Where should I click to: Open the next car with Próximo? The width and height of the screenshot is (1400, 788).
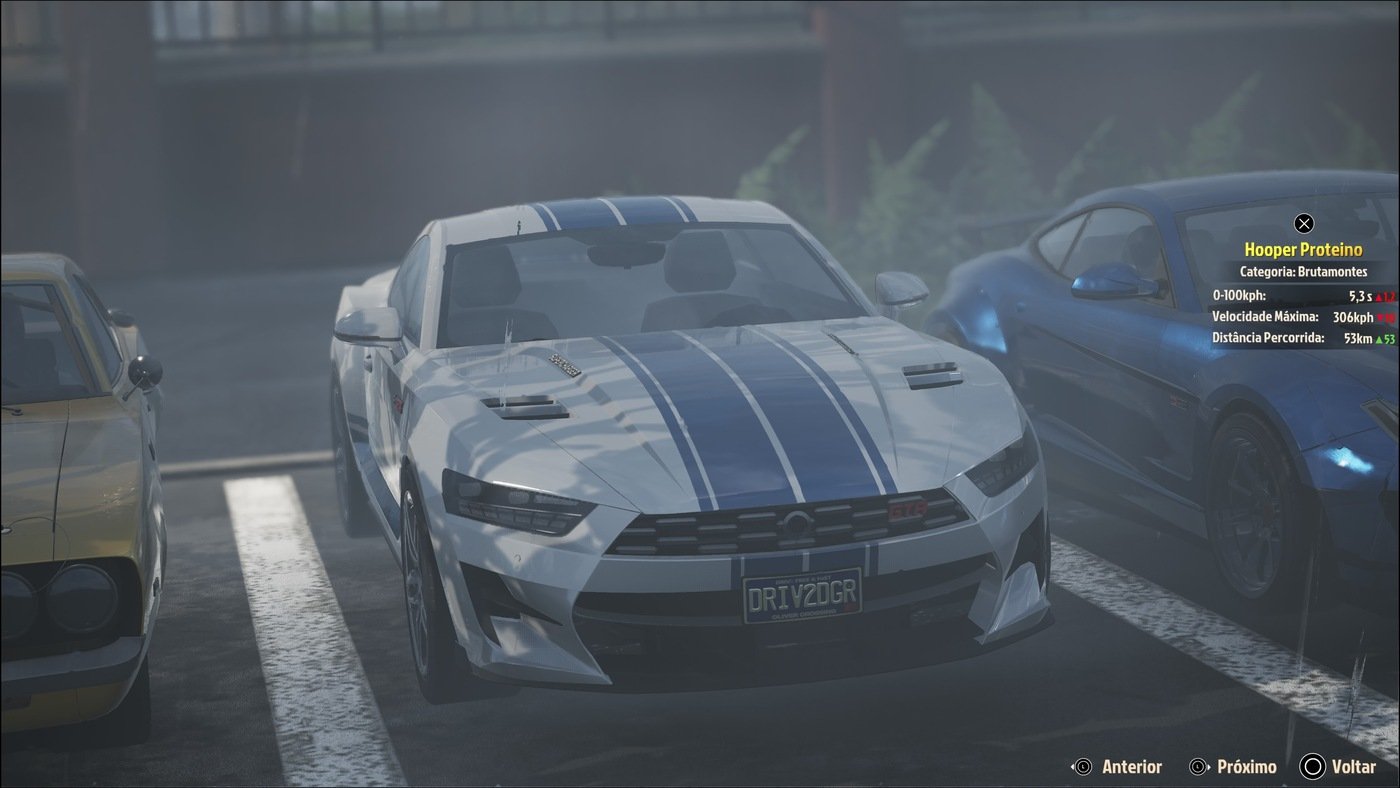coord(1245,766)
